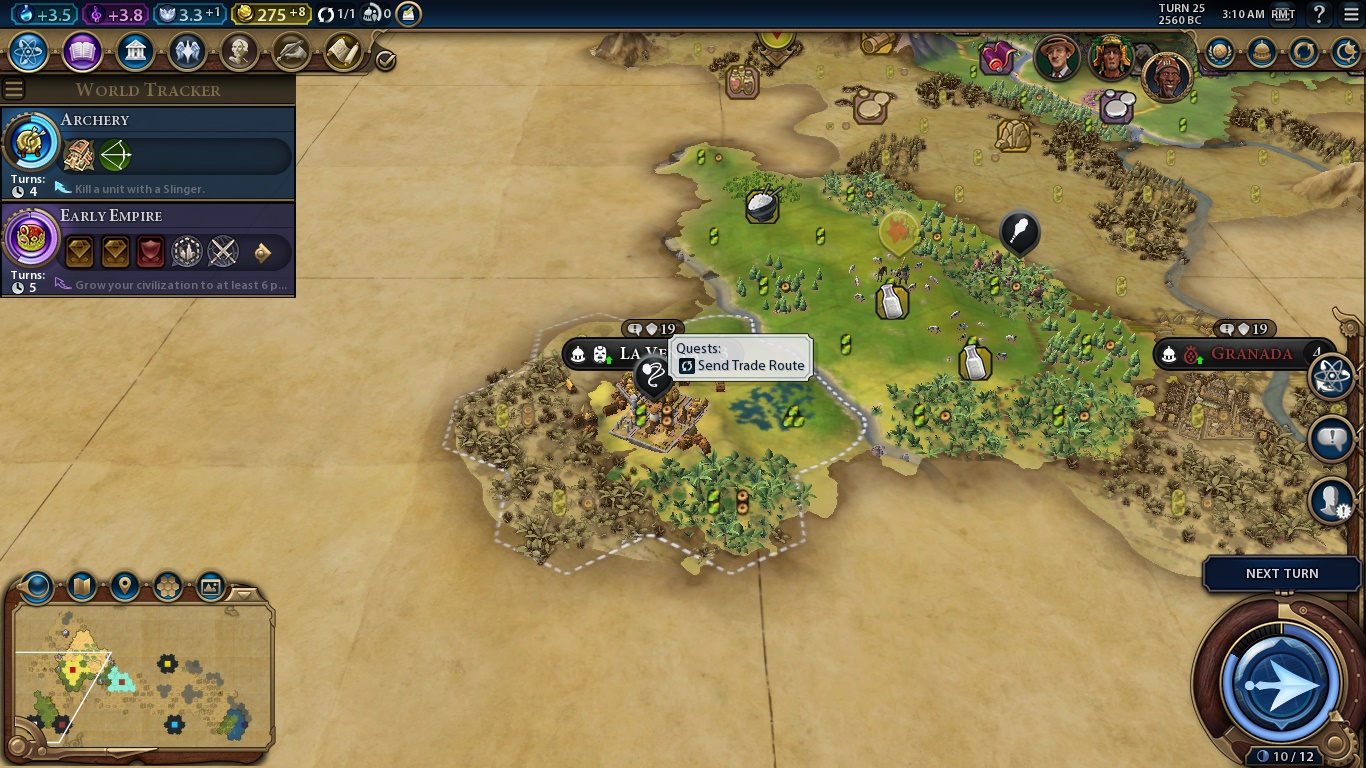Image resolution: width=1366 pixels, height=768 pixels.
Task: Select the La Venta city banner
Action: pos(628,354)
